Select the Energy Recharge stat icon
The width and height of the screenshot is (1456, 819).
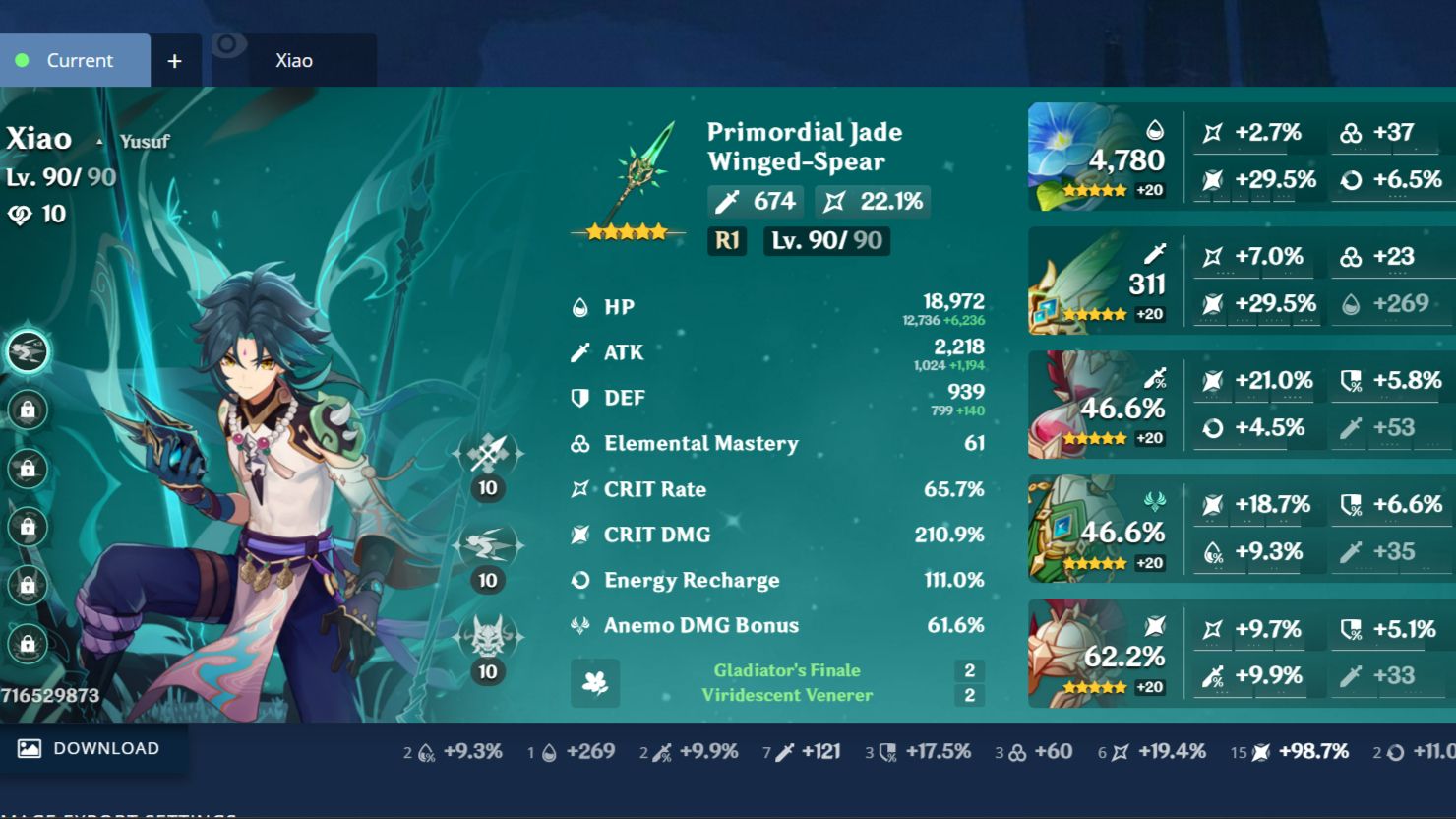(x=578, y=580)
